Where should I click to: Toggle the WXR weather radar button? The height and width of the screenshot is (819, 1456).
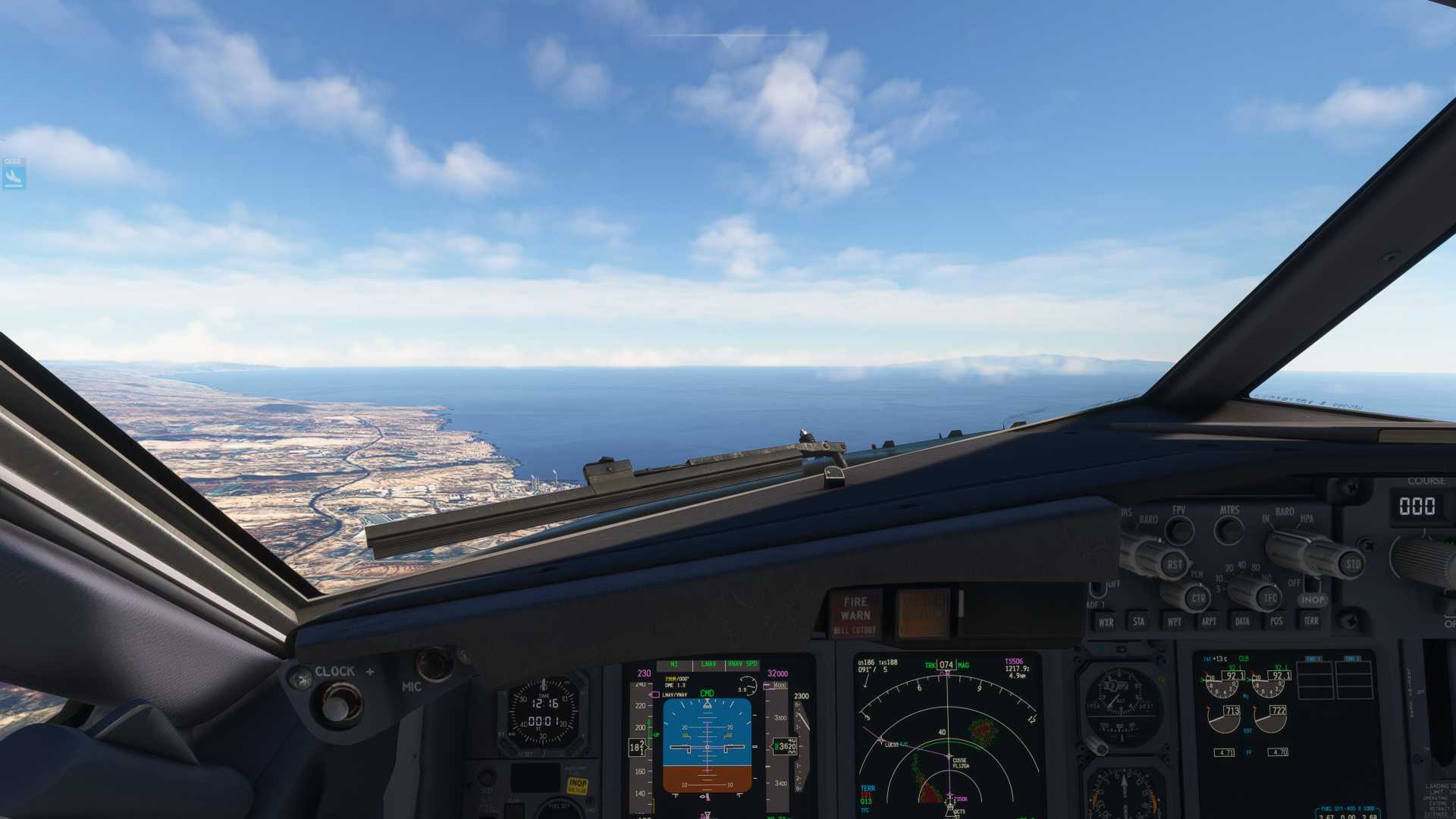tap(1106, 623)
